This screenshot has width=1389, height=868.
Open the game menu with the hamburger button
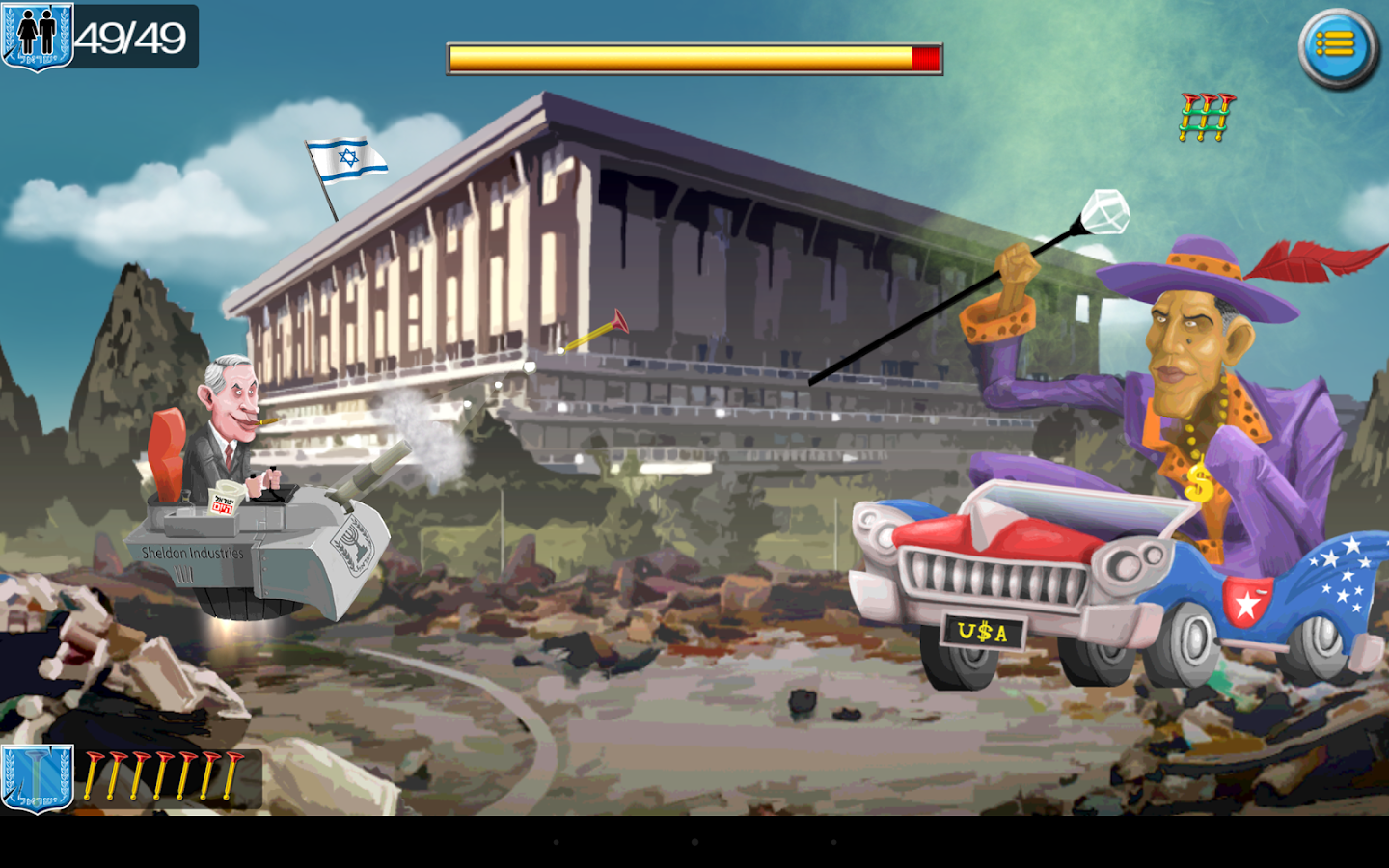point(1335,43)
